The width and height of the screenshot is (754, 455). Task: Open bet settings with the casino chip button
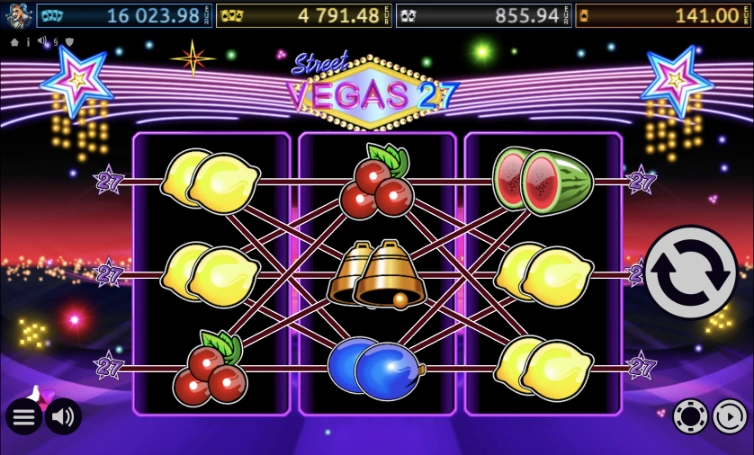pos(690,416)
